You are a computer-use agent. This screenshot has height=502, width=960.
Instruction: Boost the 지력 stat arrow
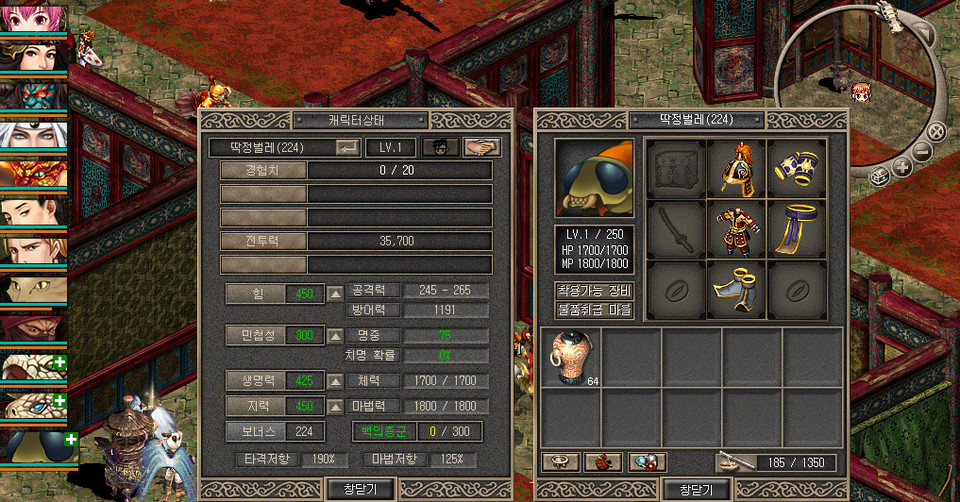tap(336, 406)
